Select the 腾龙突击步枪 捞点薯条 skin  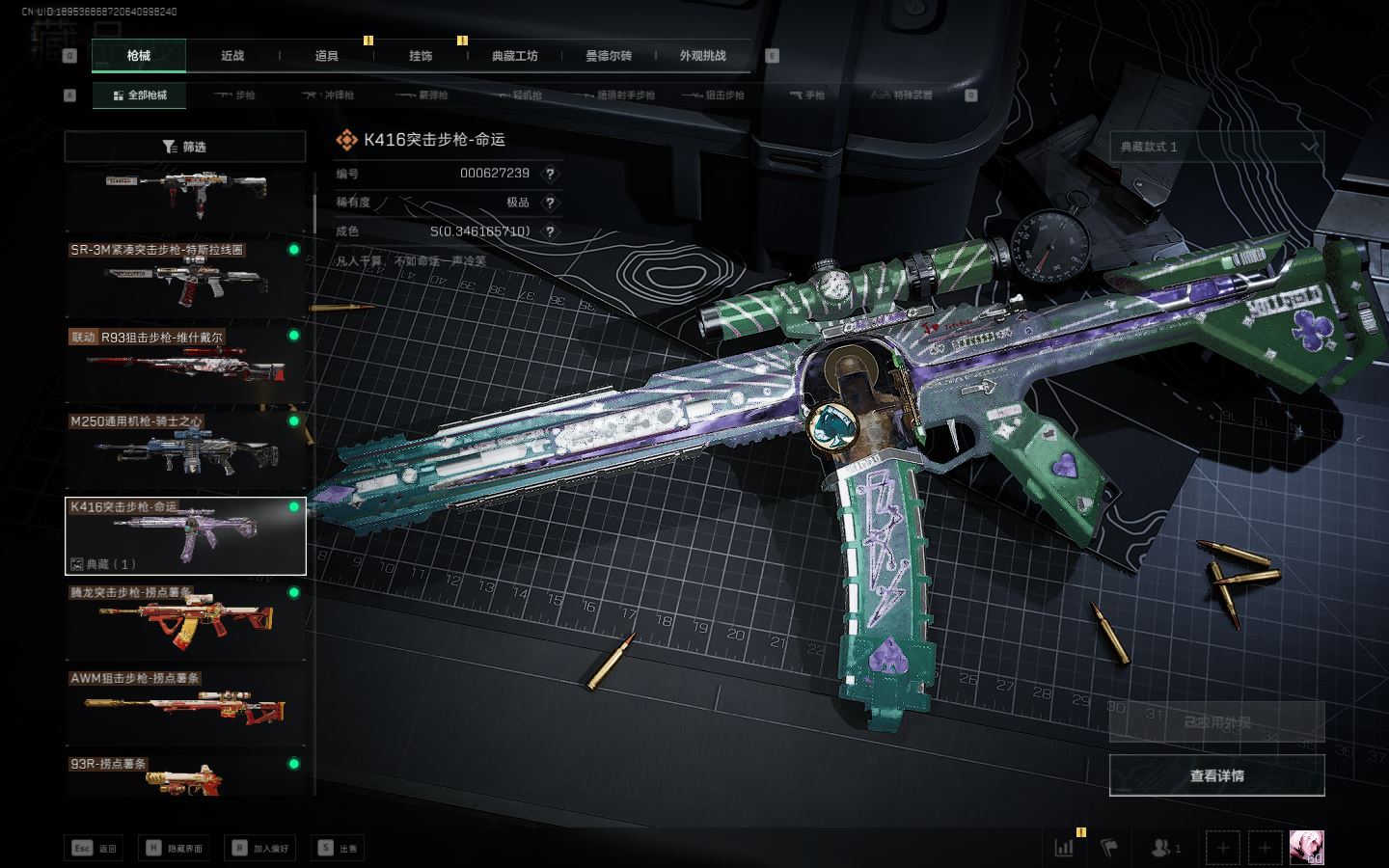tap(184, 620)
